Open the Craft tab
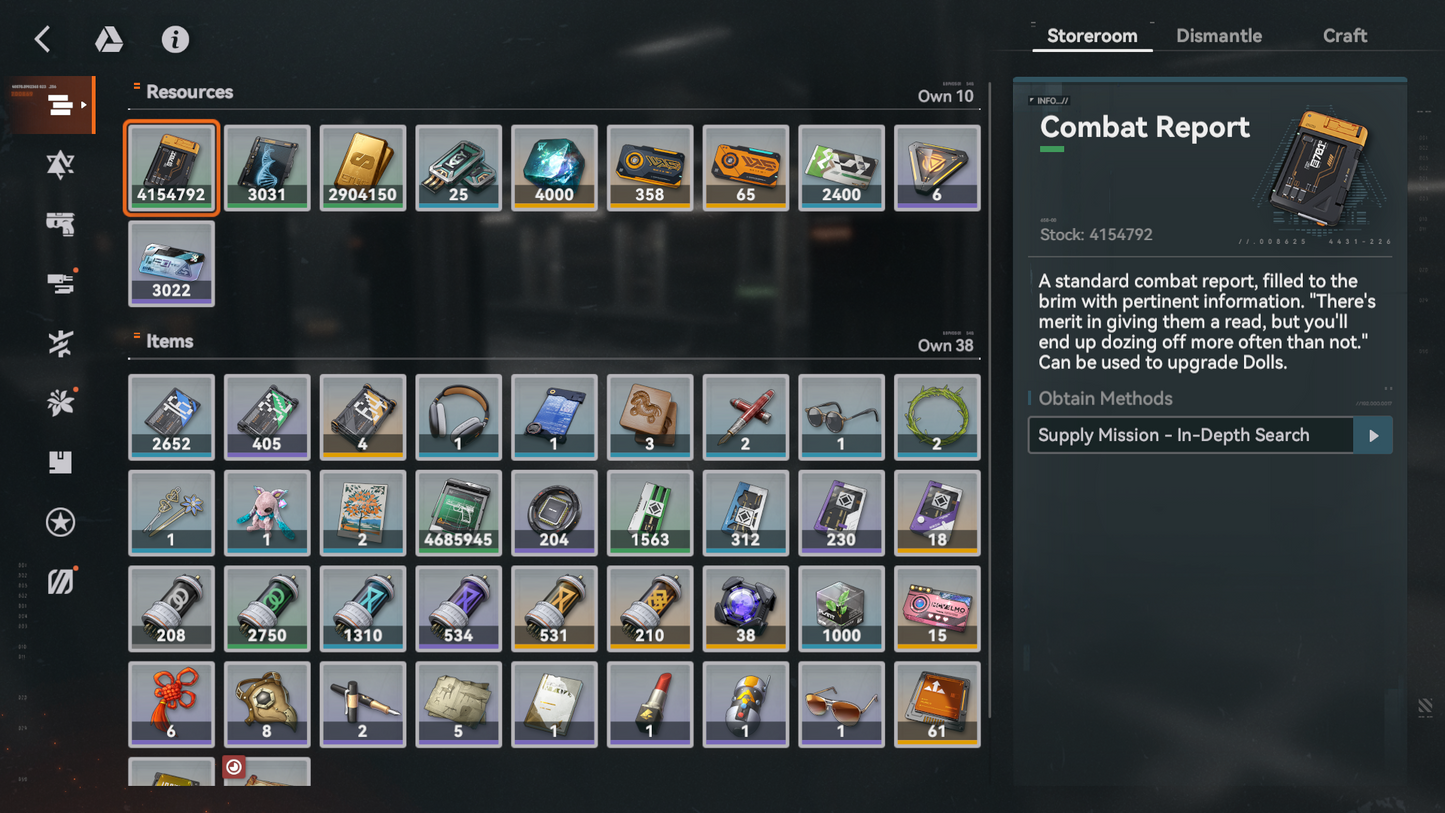This screenshot has height=813, width=1445. tap(1344, 36)
